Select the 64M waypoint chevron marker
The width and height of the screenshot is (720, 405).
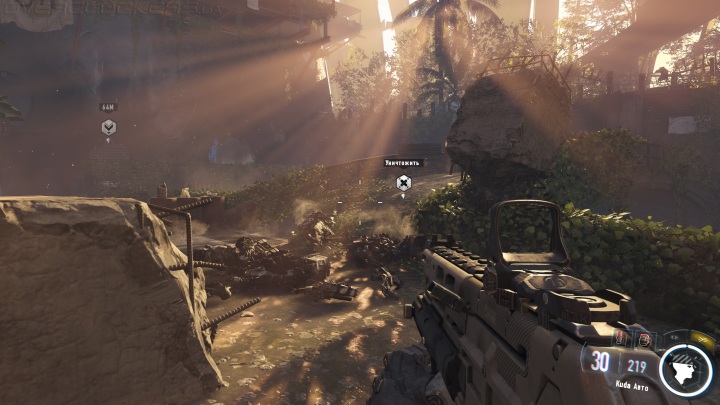[108, 127]
